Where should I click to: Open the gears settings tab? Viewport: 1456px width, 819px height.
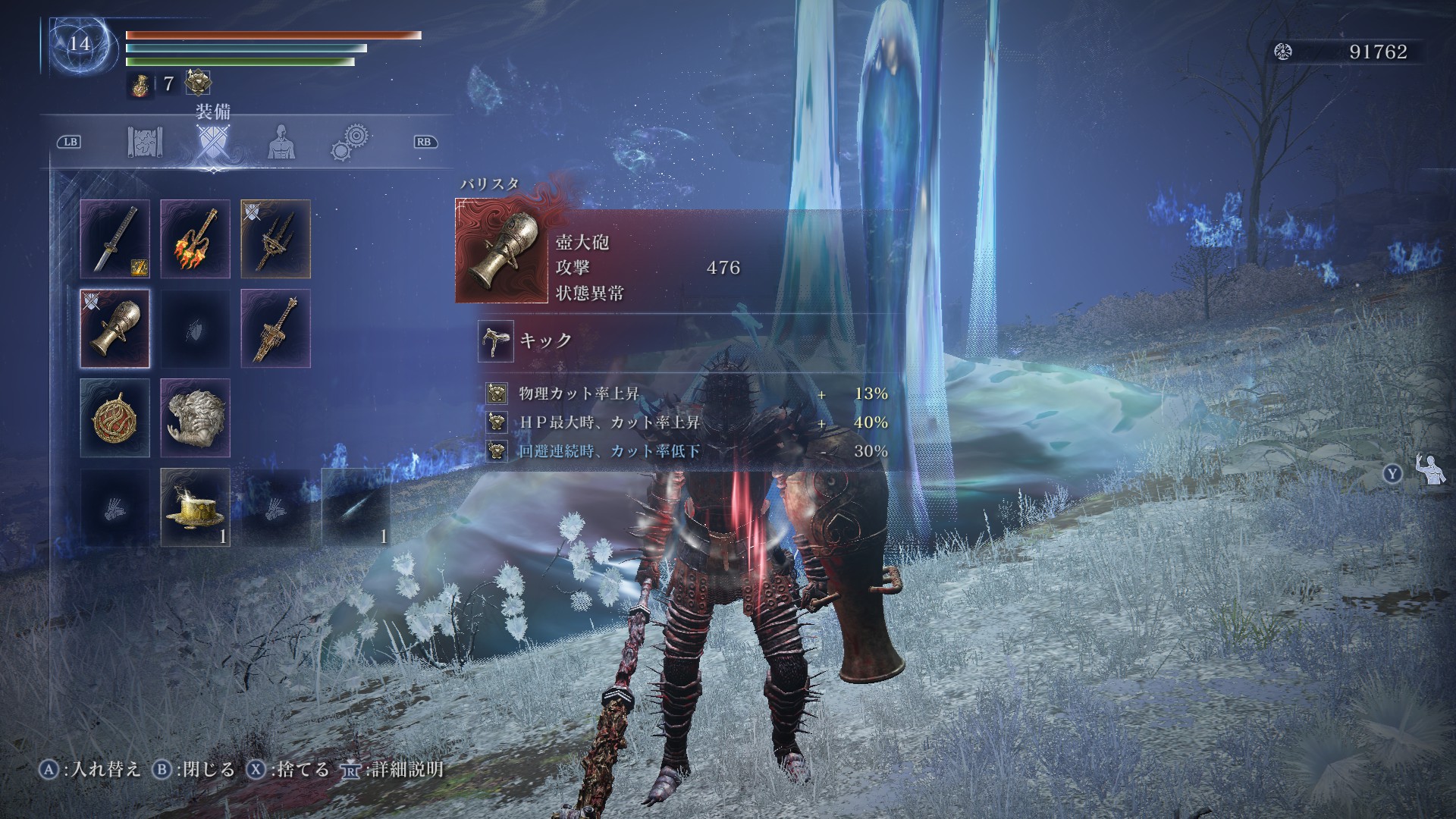coord(350,142)
